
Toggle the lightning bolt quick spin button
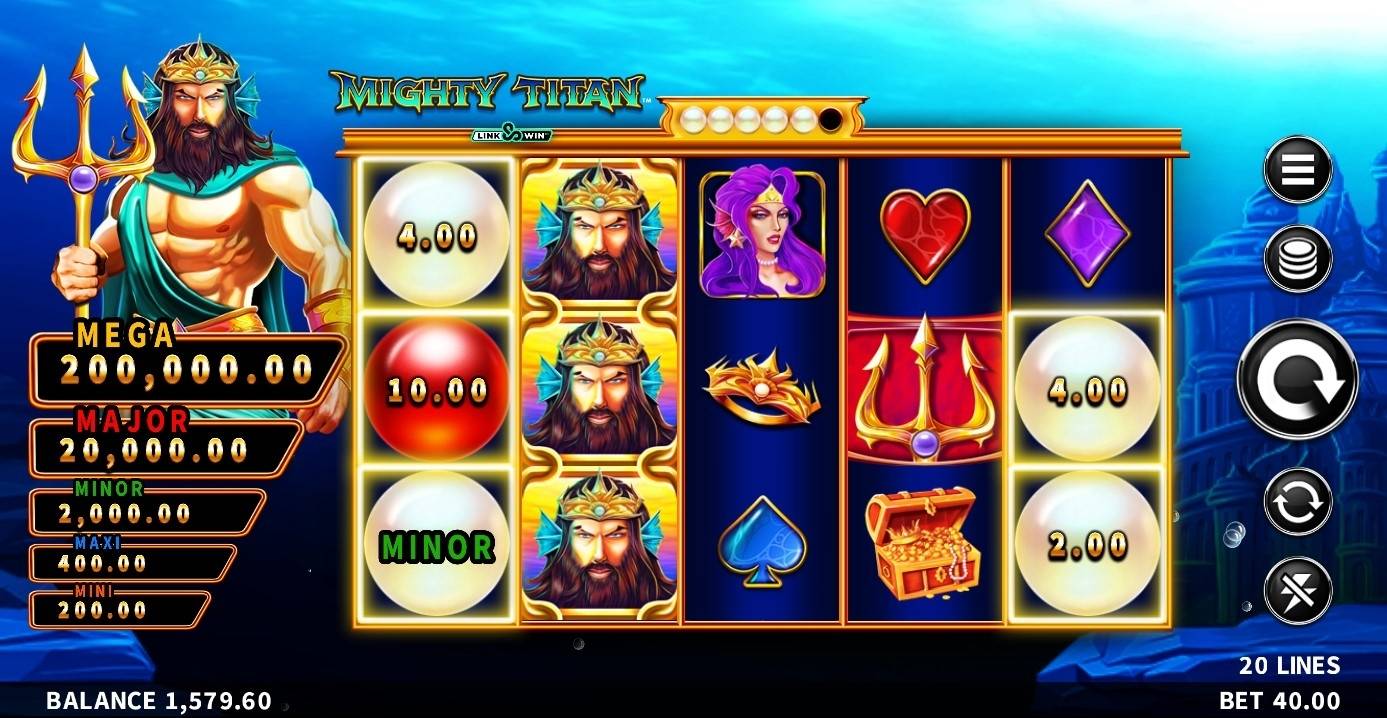[1297, 591]
